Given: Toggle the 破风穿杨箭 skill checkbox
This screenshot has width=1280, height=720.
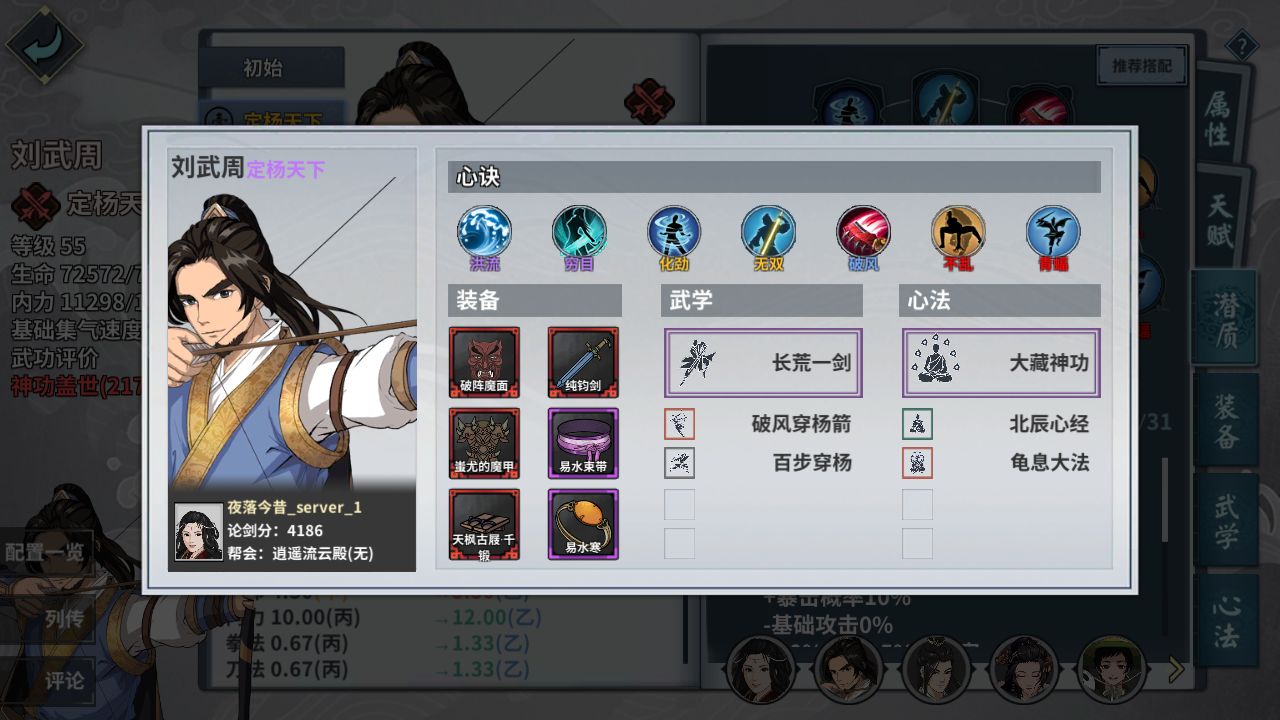Looking at the screenshot, I should (x=679, y=423).
